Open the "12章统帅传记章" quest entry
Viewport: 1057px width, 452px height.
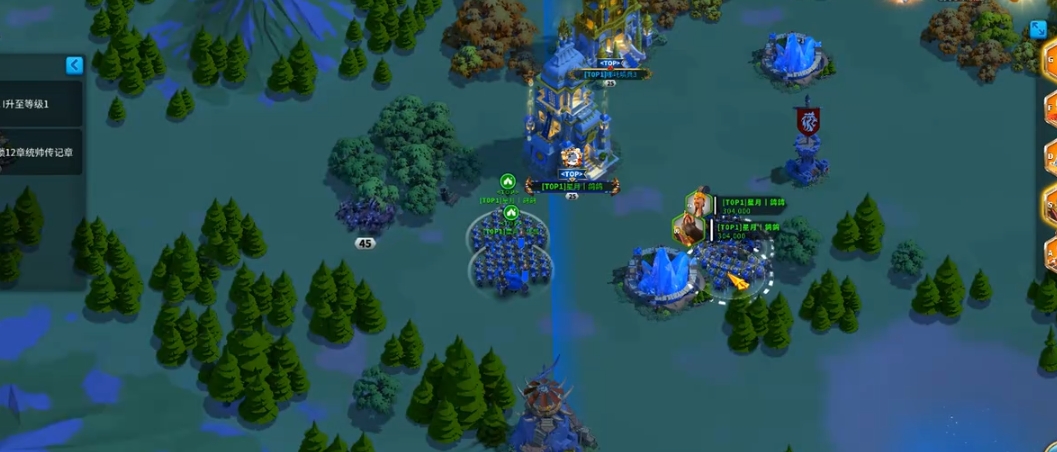coord(40,152)
